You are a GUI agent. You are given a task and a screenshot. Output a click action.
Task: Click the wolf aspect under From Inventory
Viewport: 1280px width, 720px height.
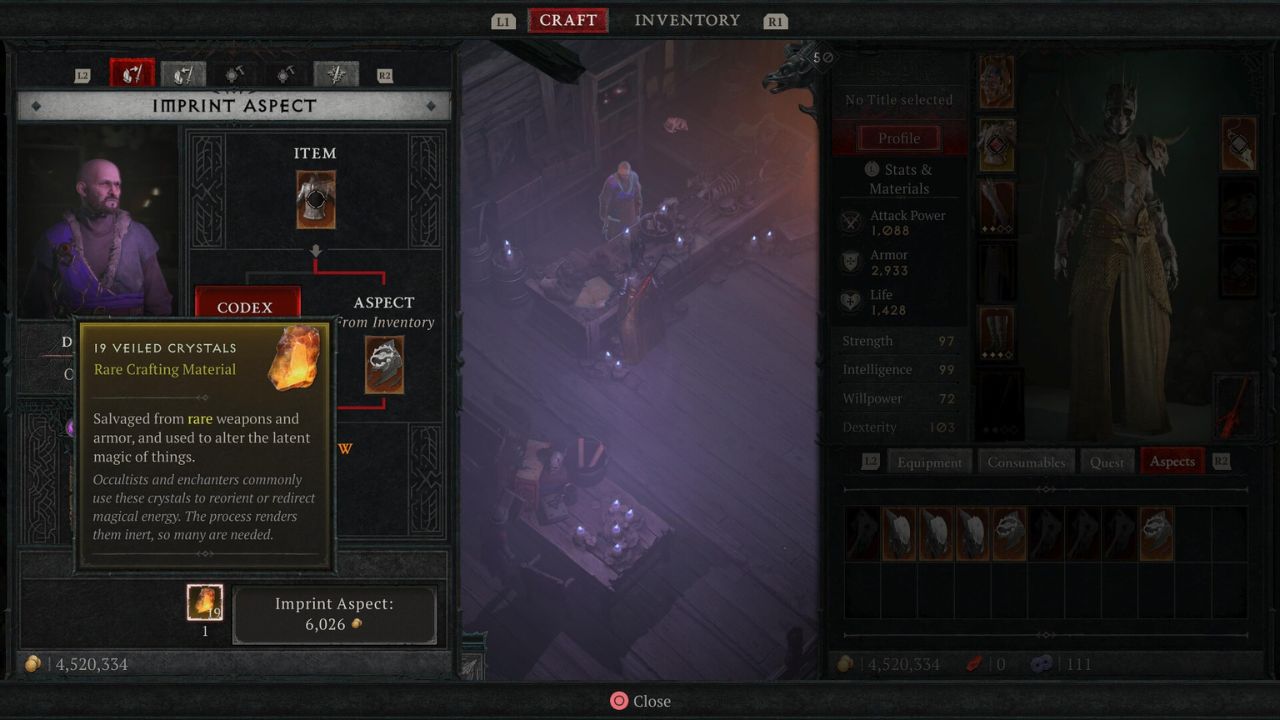(385, 365)
